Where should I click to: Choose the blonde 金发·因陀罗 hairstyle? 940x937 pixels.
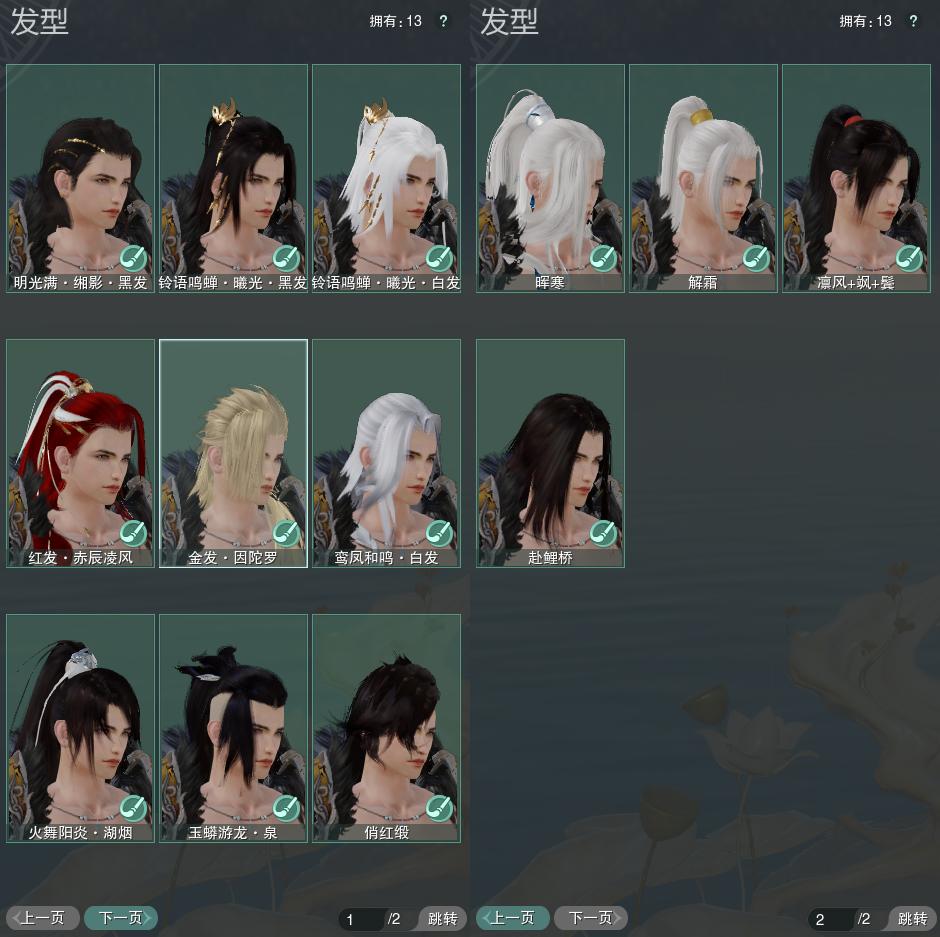(233, 445)
